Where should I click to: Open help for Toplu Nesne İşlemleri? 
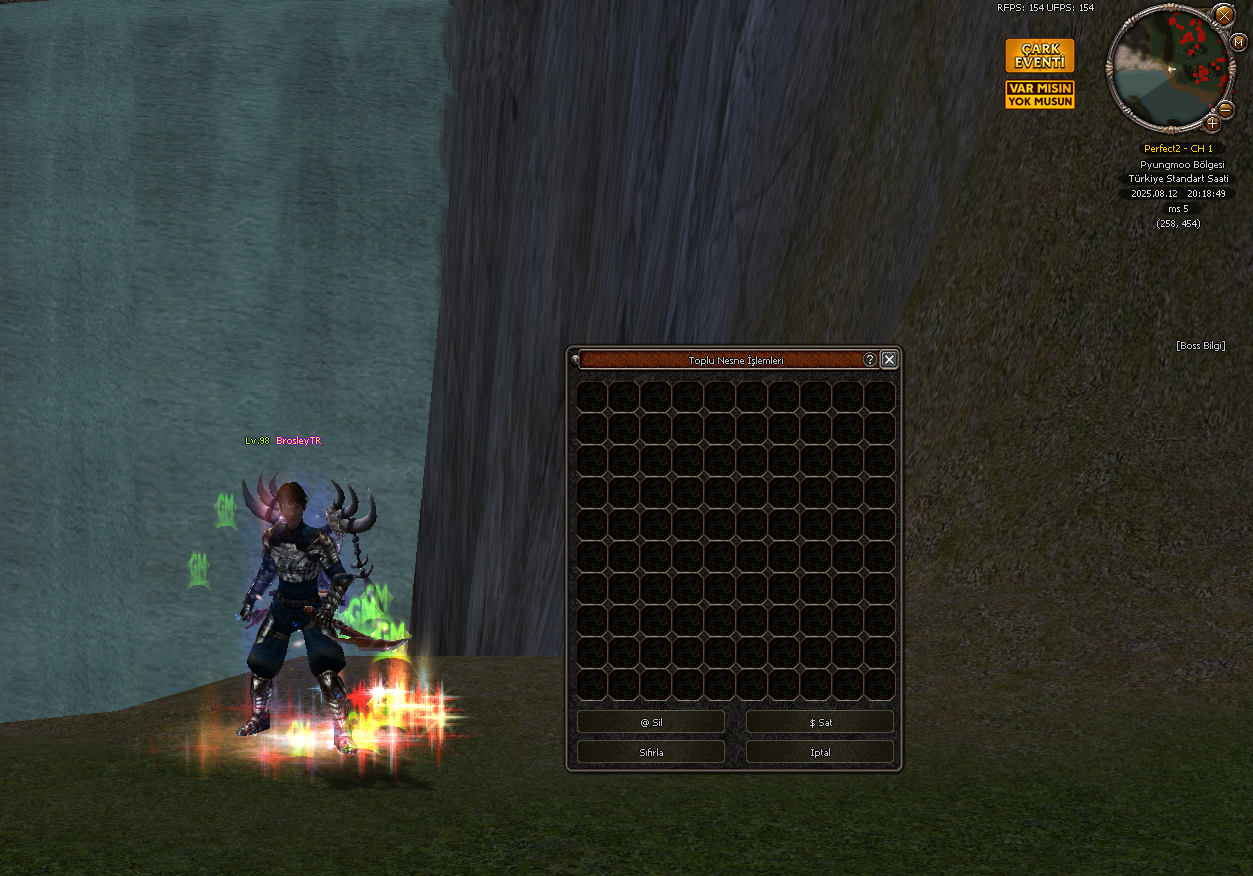click(x=870, y=360)
